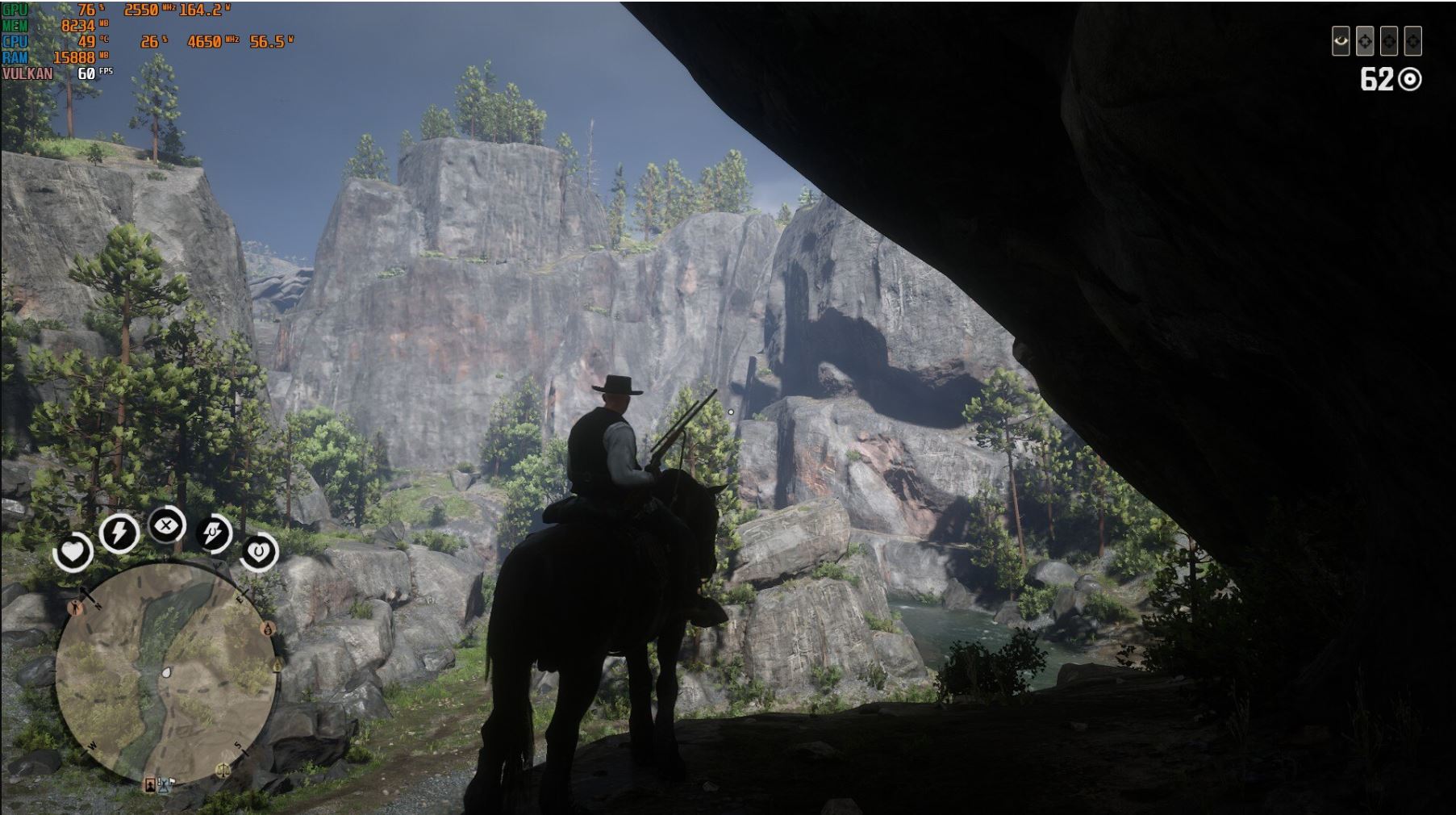Open the circular minimap

click(x=165, y=674)
